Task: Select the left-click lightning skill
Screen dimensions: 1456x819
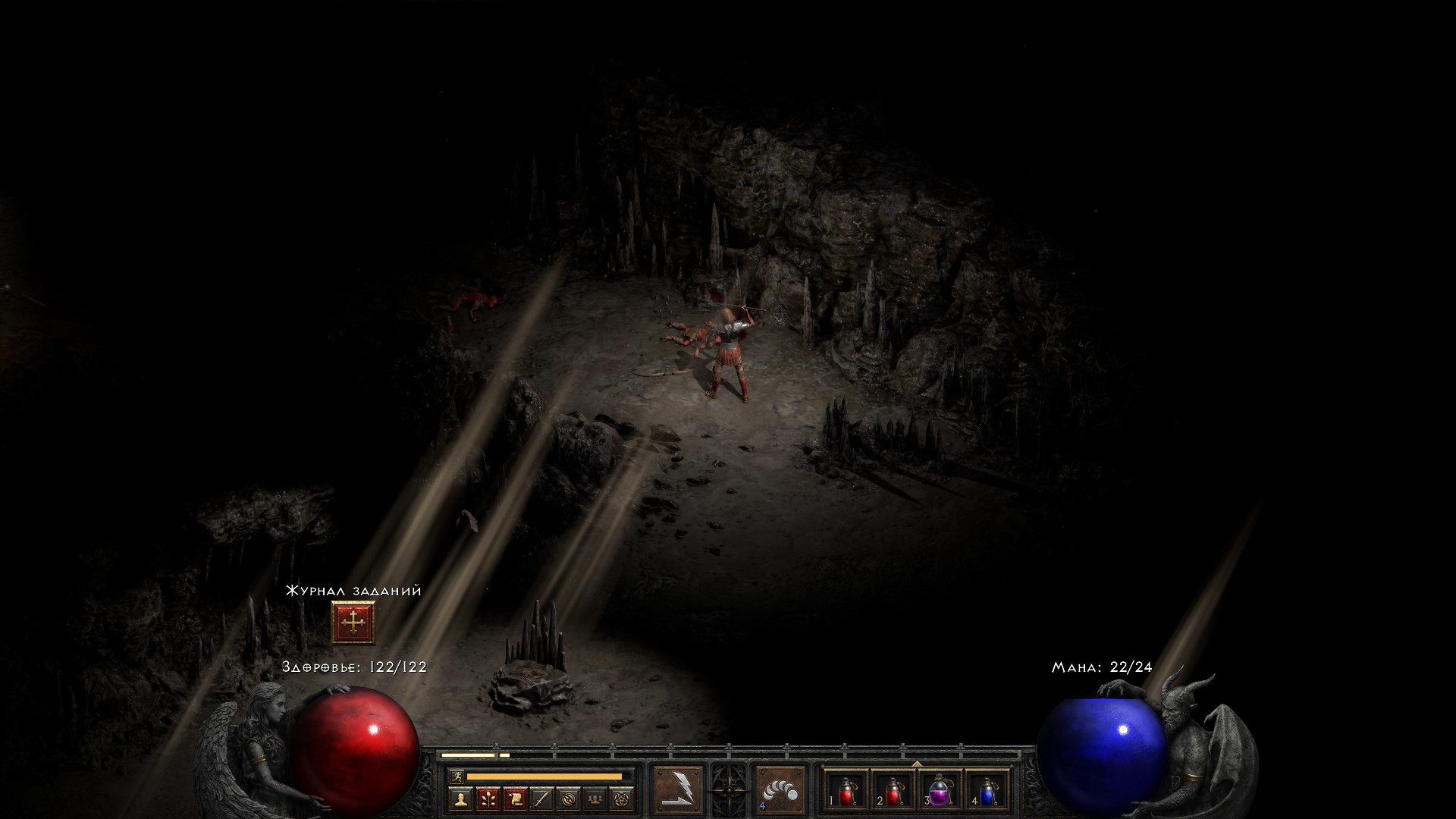Action: coord(679,789)
